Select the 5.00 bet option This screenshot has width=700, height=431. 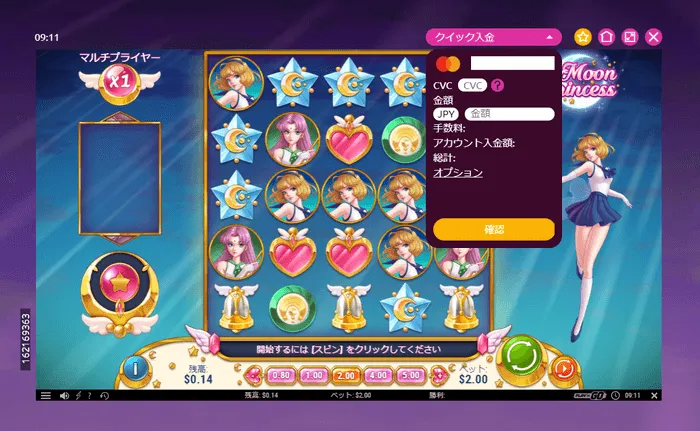coord(410,376)
